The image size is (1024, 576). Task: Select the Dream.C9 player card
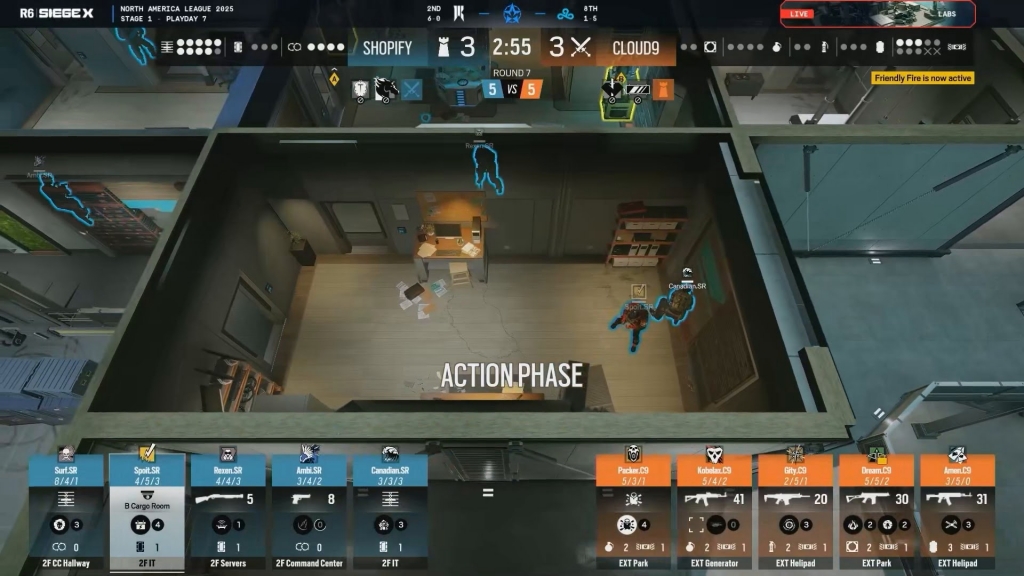click(876, 512)
